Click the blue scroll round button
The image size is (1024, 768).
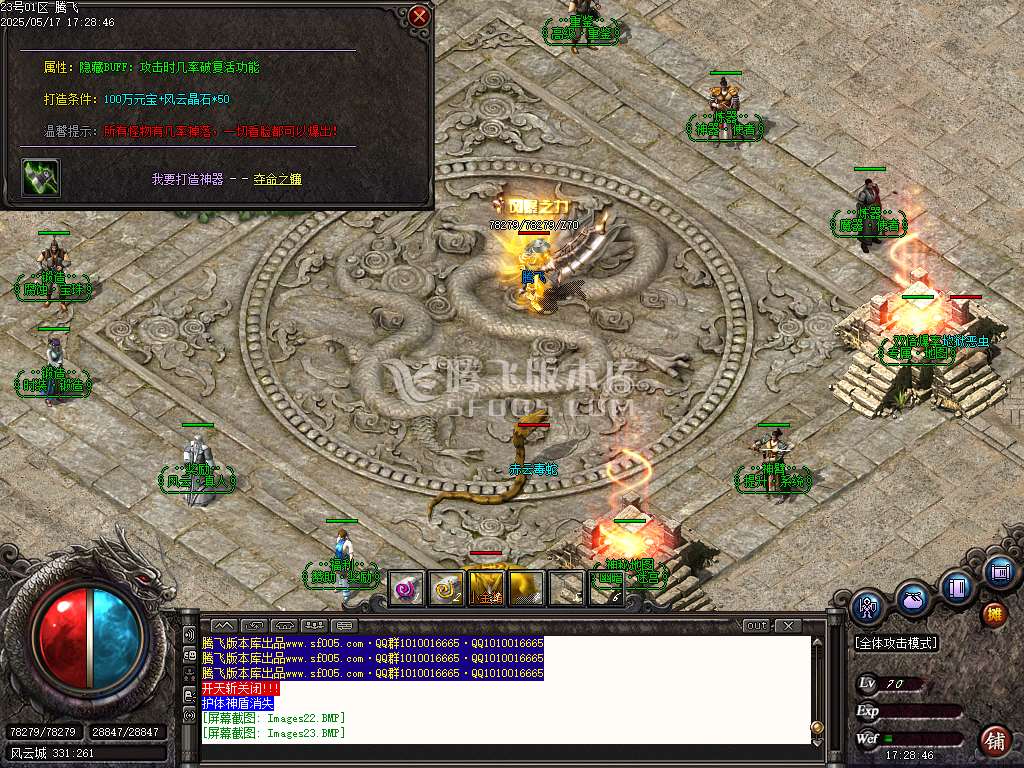998,573
